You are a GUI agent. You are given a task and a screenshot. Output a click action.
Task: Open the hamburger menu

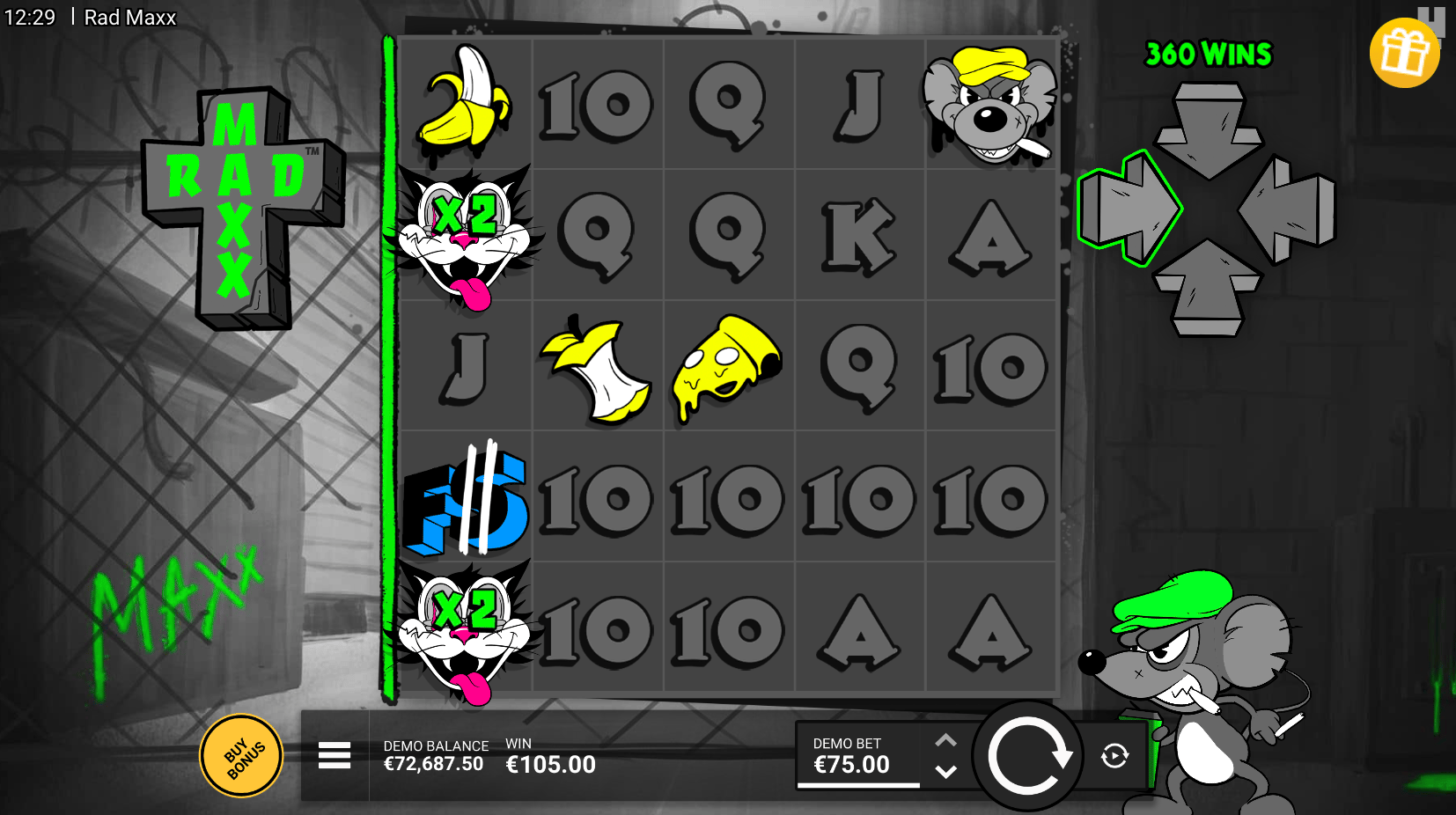(335, 755)
